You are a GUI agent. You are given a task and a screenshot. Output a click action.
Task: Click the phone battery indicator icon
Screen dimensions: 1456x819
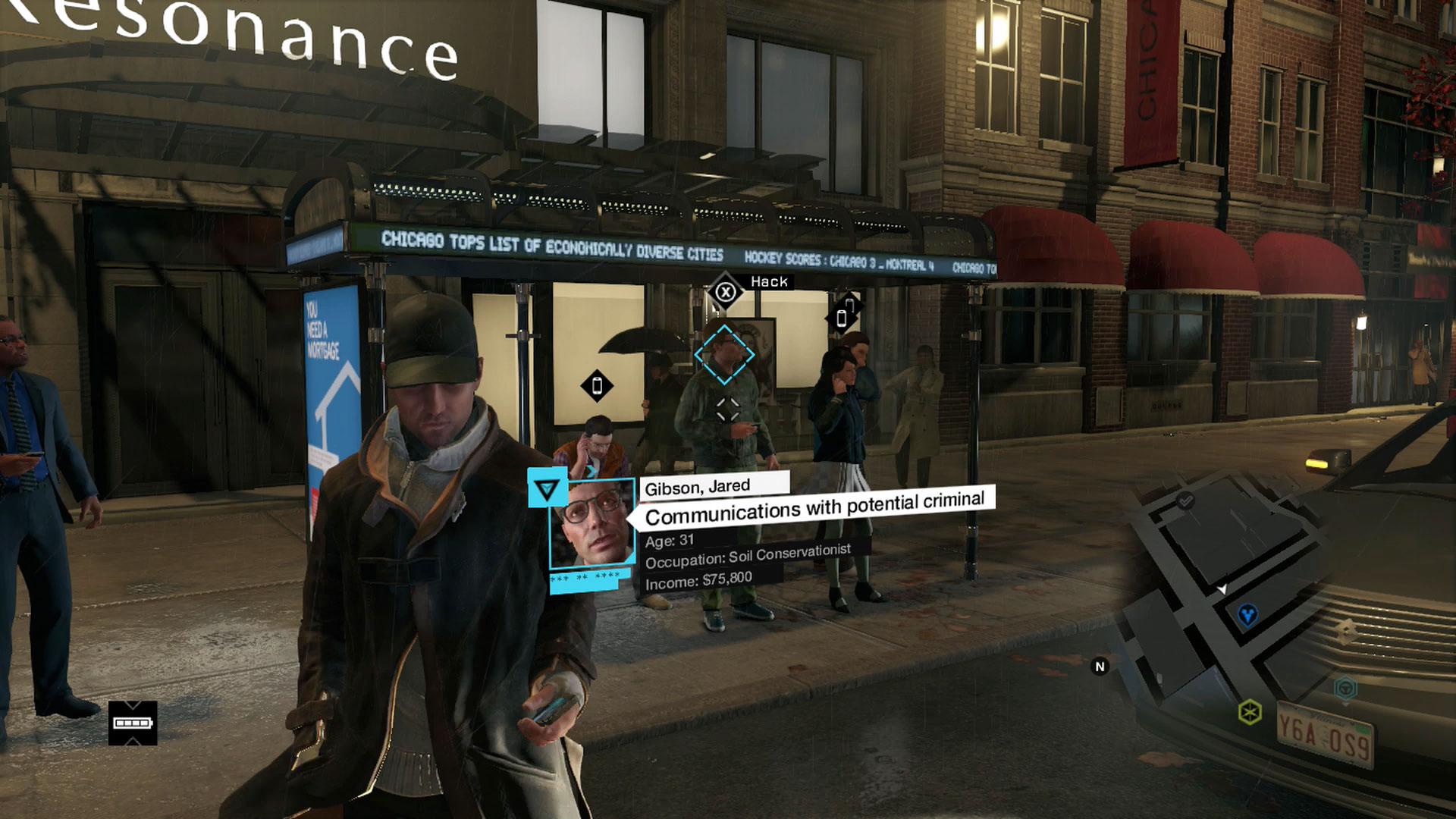[x=133, y=723]
